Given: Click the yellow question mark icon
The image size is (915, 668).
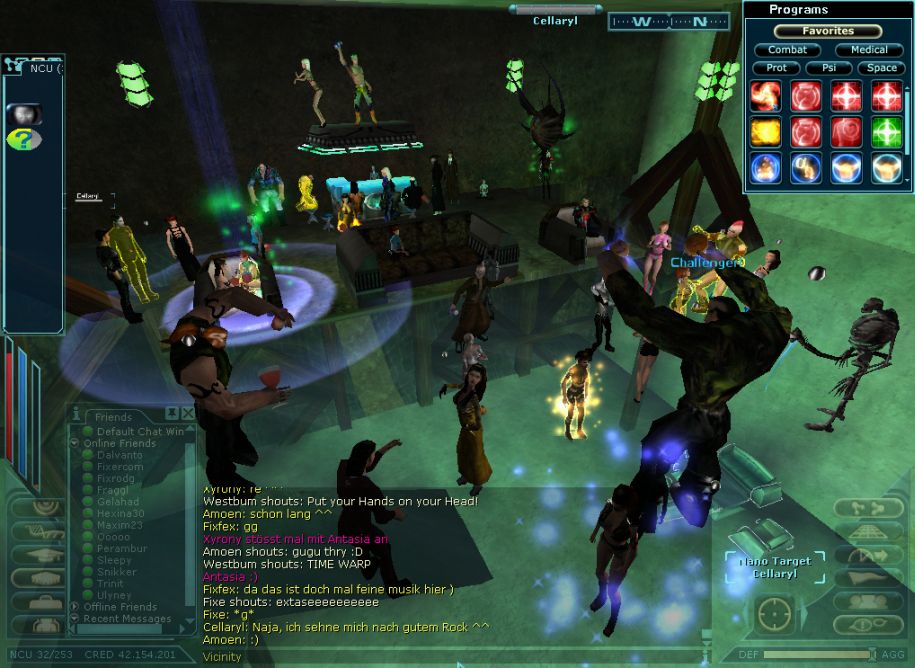Looking at the screenshot, I should [22, 139].
